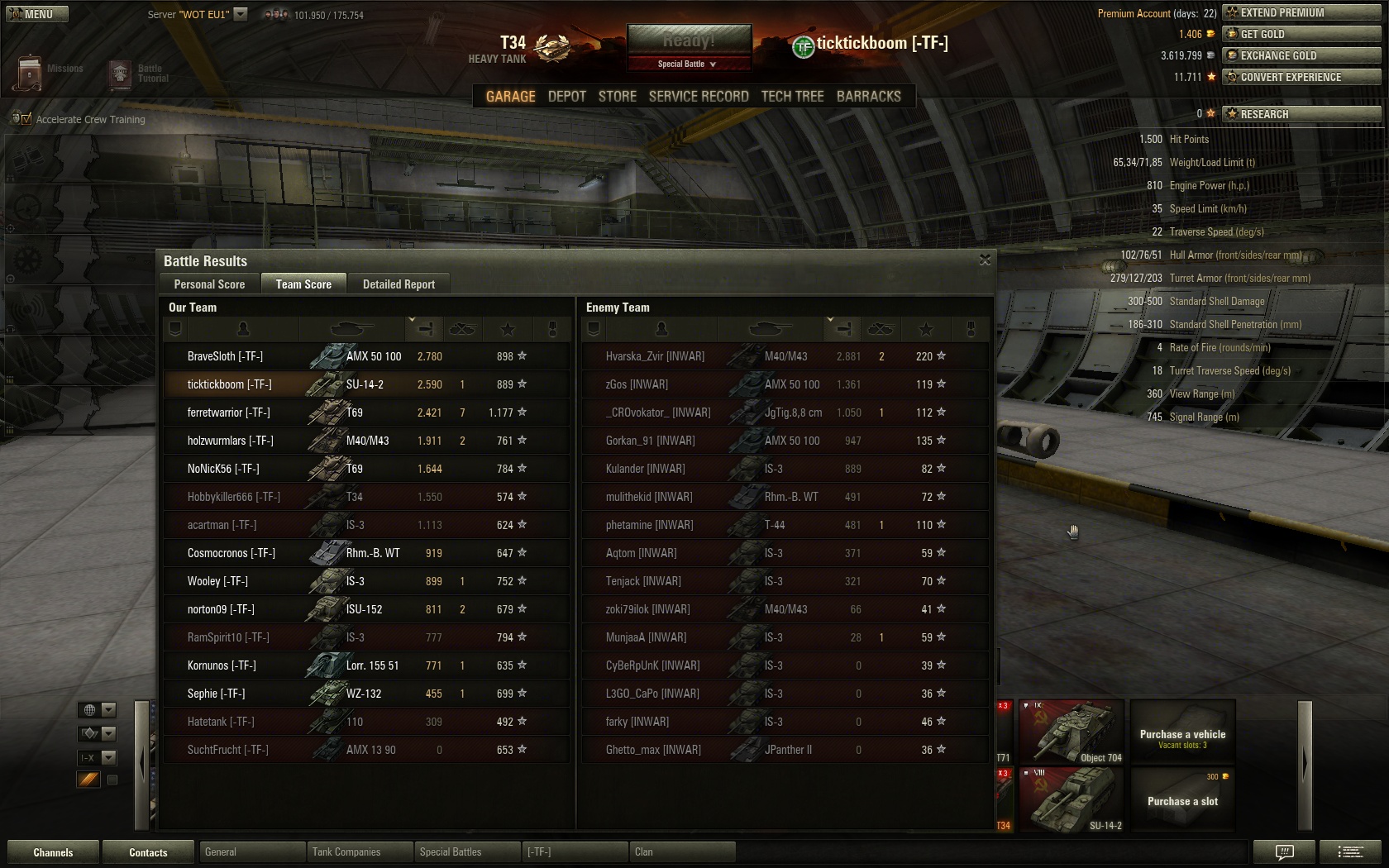Click Purchase a slot tile
Viewport: 1389px width, 868px height.
coord(1182,799)
